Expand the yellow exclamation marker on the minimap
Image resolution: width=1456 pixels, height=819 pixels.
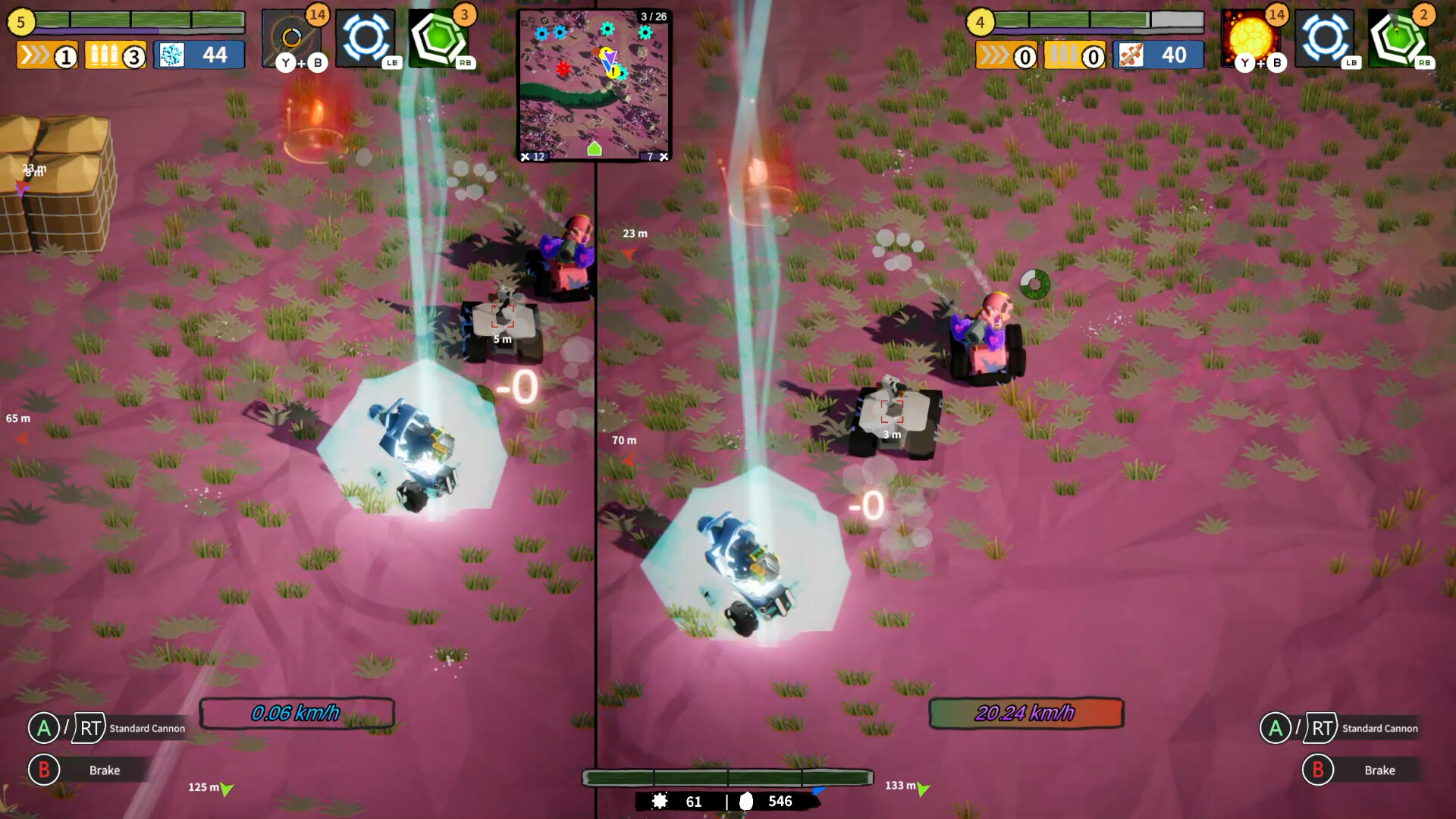[613, 72]
